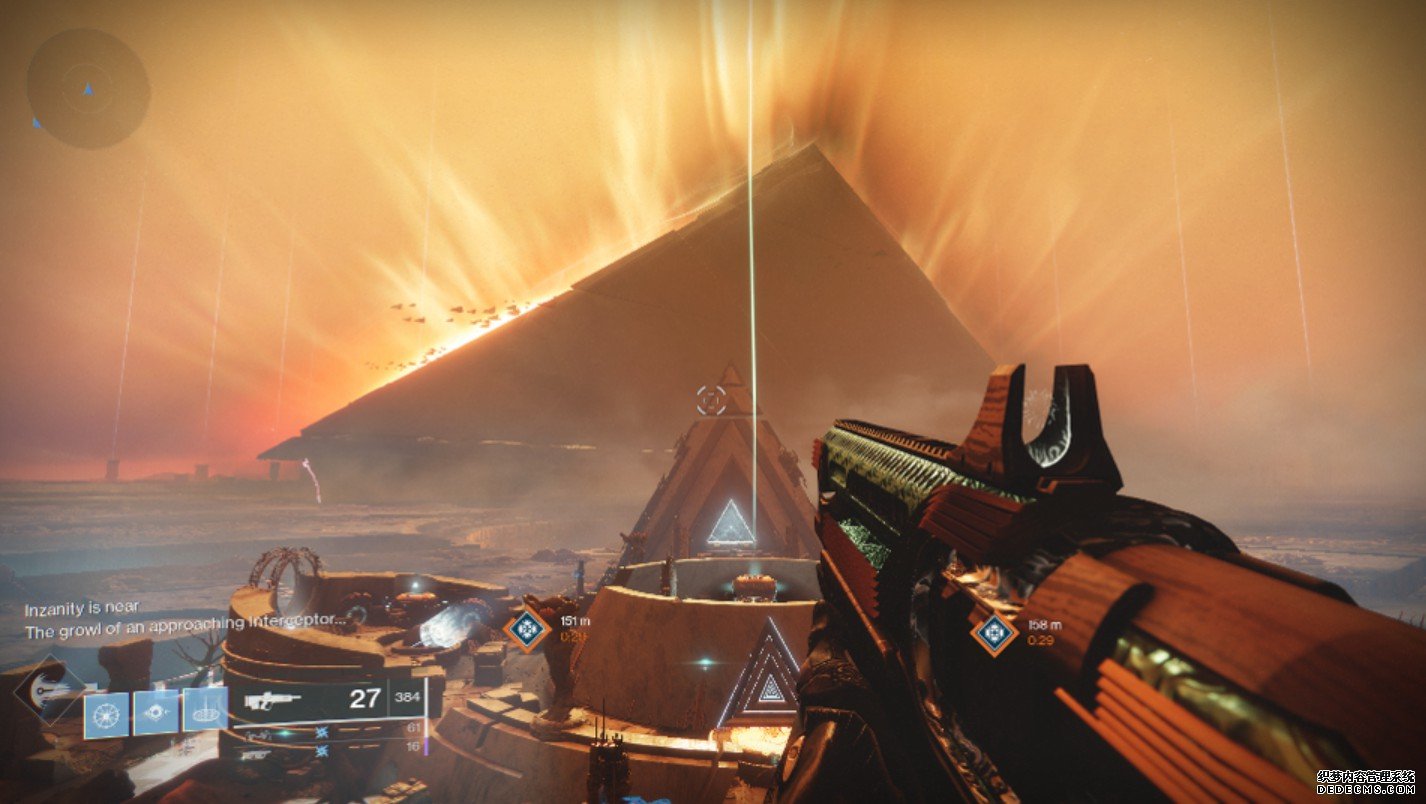This screenshot has height=804, width=1426.
Task: Click the circular radar in the corner
Action: click(x=88, y=88)
